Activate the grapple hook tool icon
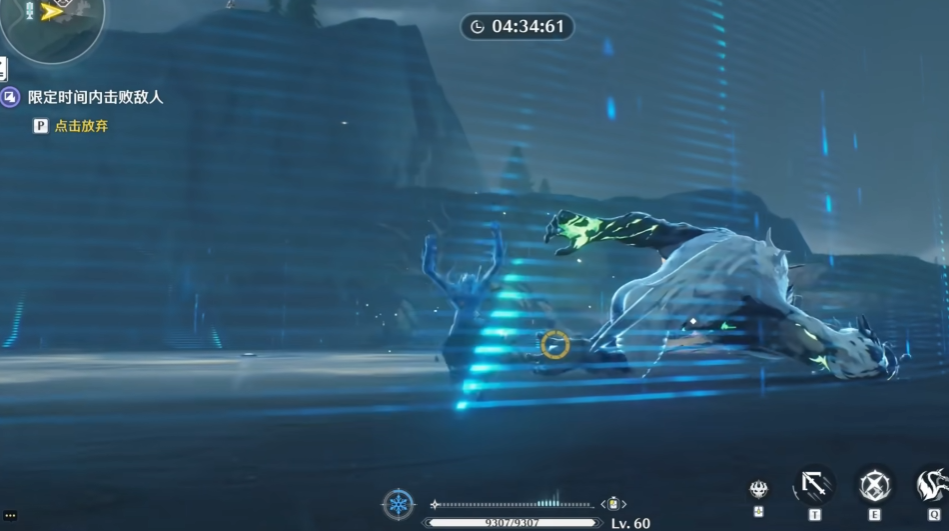 click(x=814, y=486)
